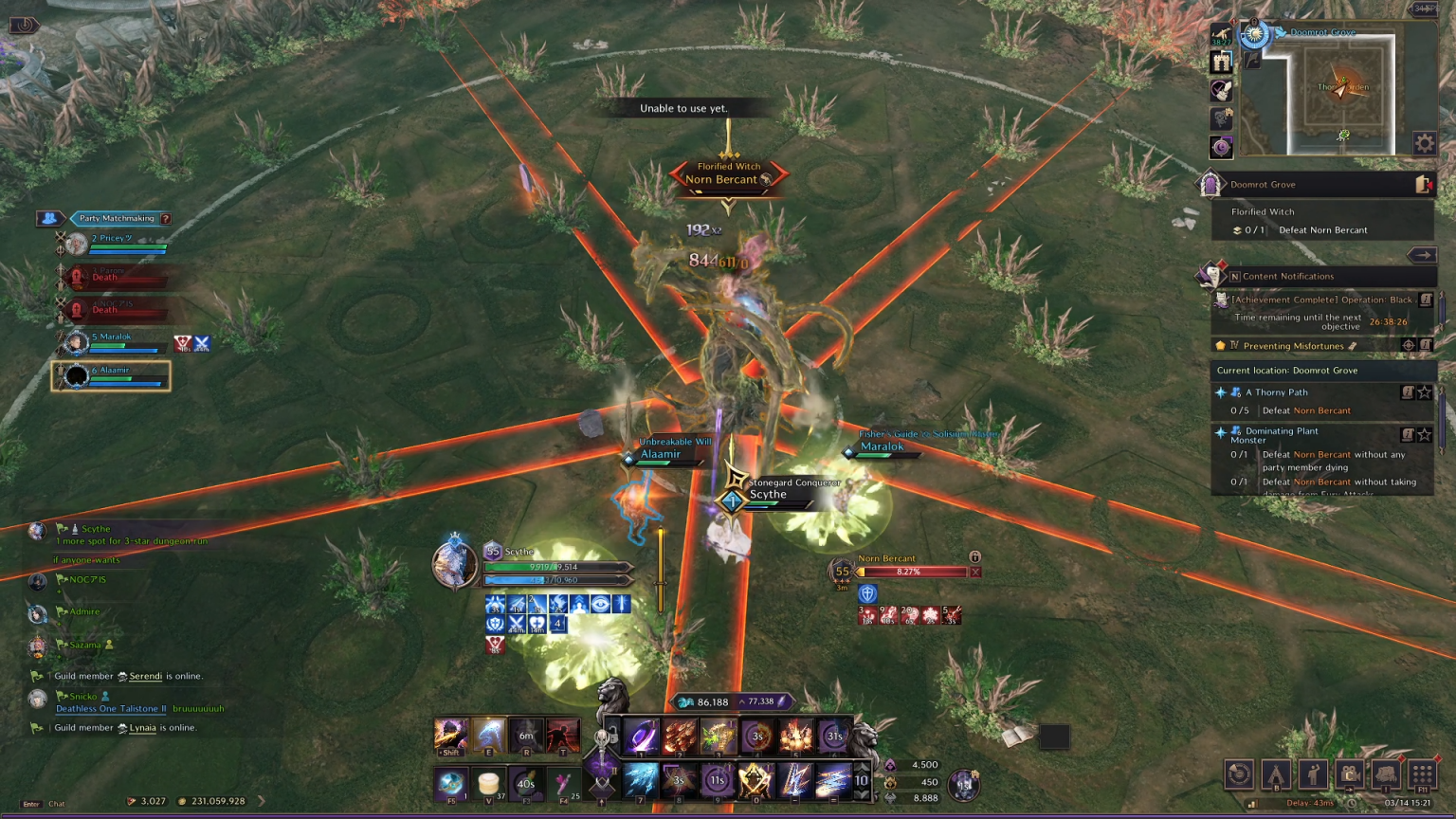Open Content Notifications panel

[1287, 277]
